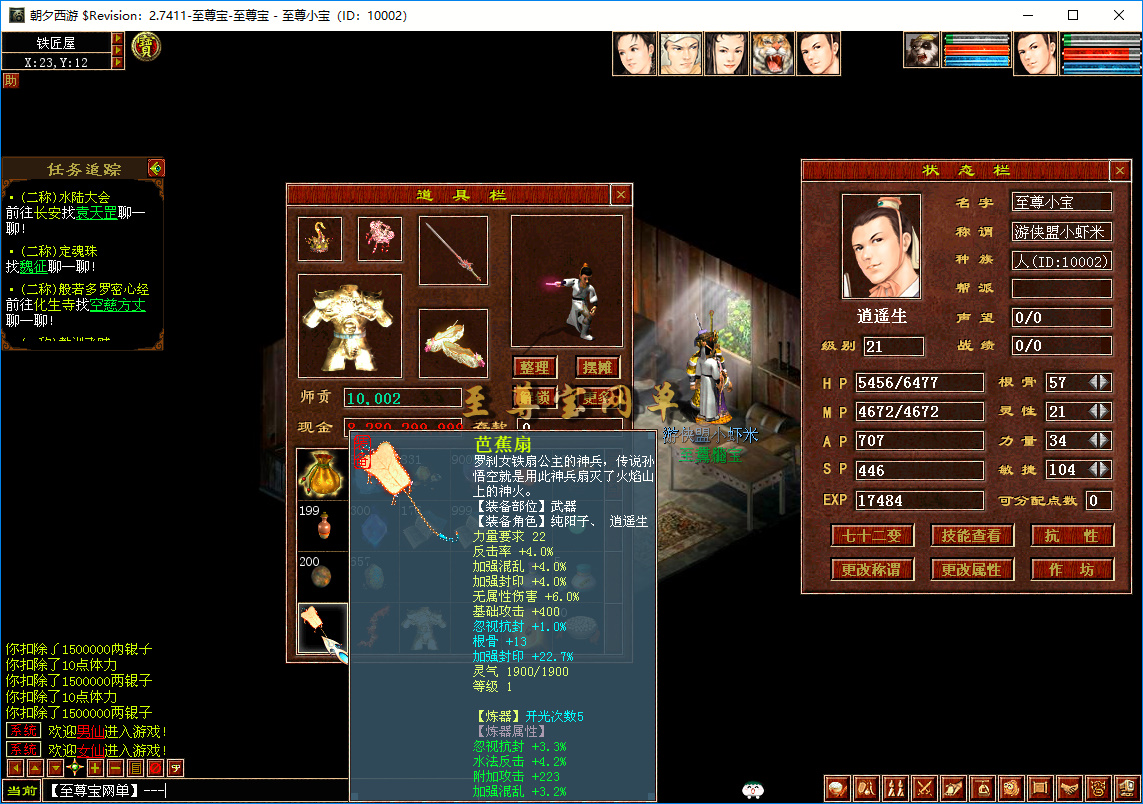The height and width of the screenshot is (804, 1143).
Task: Select the equipped sword weapon slot
Action: coord(453,251)
